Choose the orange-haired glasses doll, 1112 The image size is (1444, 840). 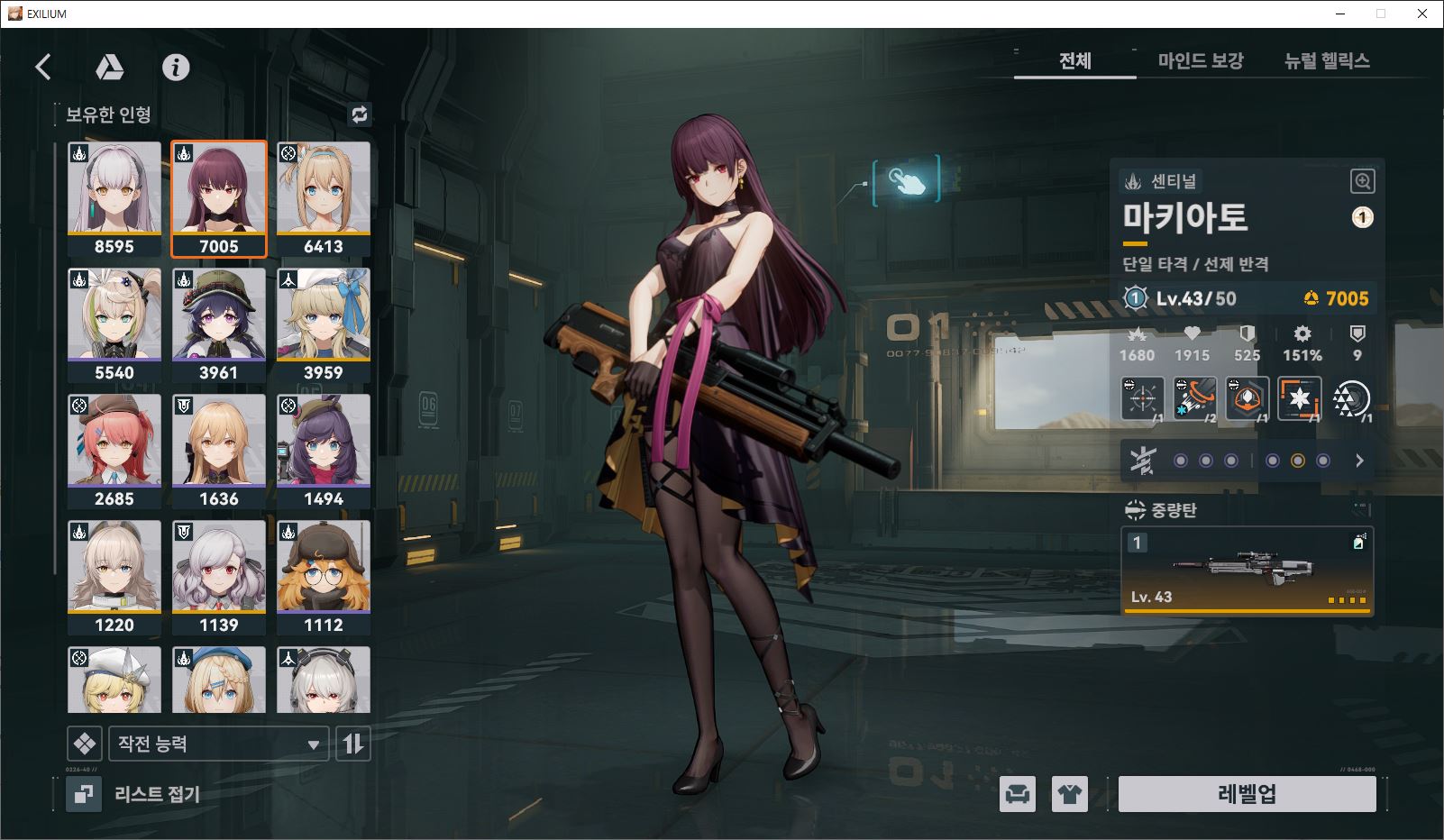pos(323,577)
